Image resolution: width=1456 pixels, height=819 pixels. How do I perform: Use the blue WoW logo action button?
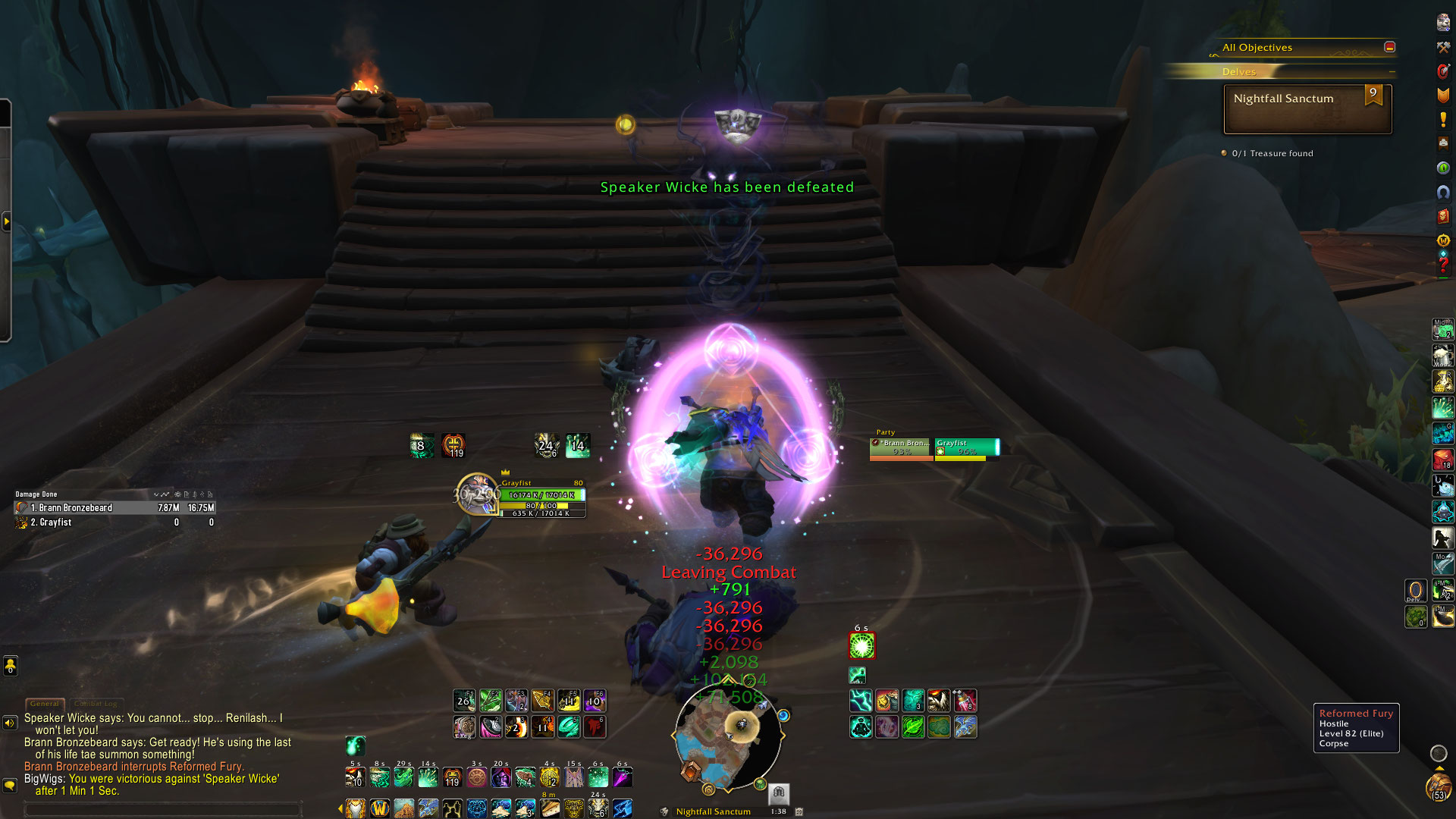click(379, 808)
